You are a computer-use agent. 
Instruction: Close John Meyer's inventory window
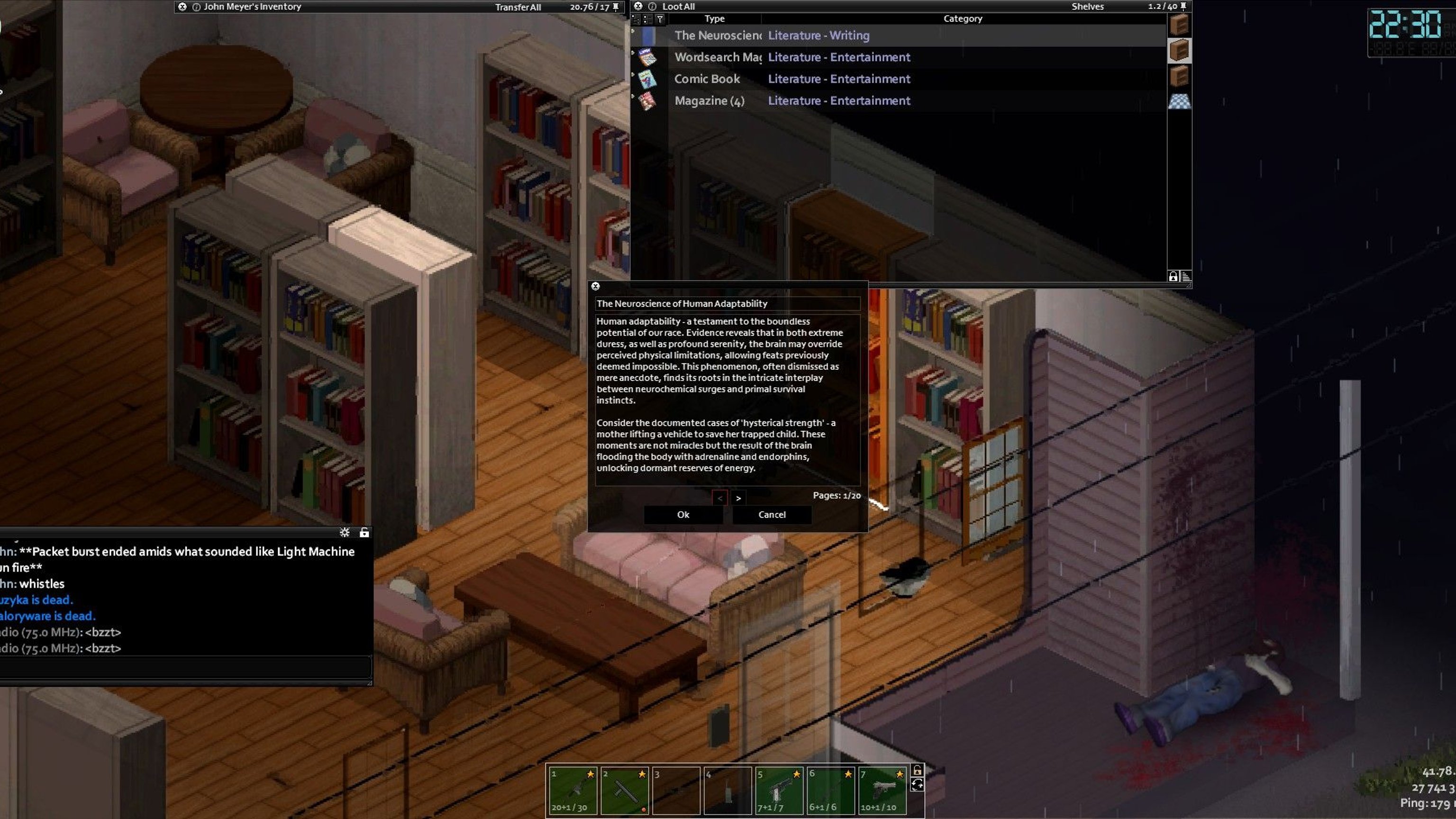(182, 7)
